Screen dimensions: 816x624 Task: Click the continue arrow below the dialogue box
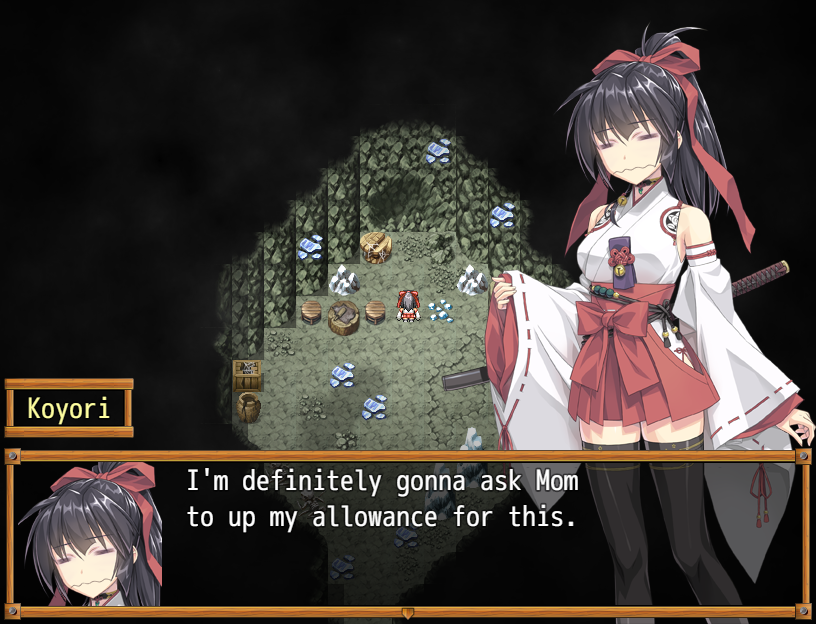tap(408, 612)
